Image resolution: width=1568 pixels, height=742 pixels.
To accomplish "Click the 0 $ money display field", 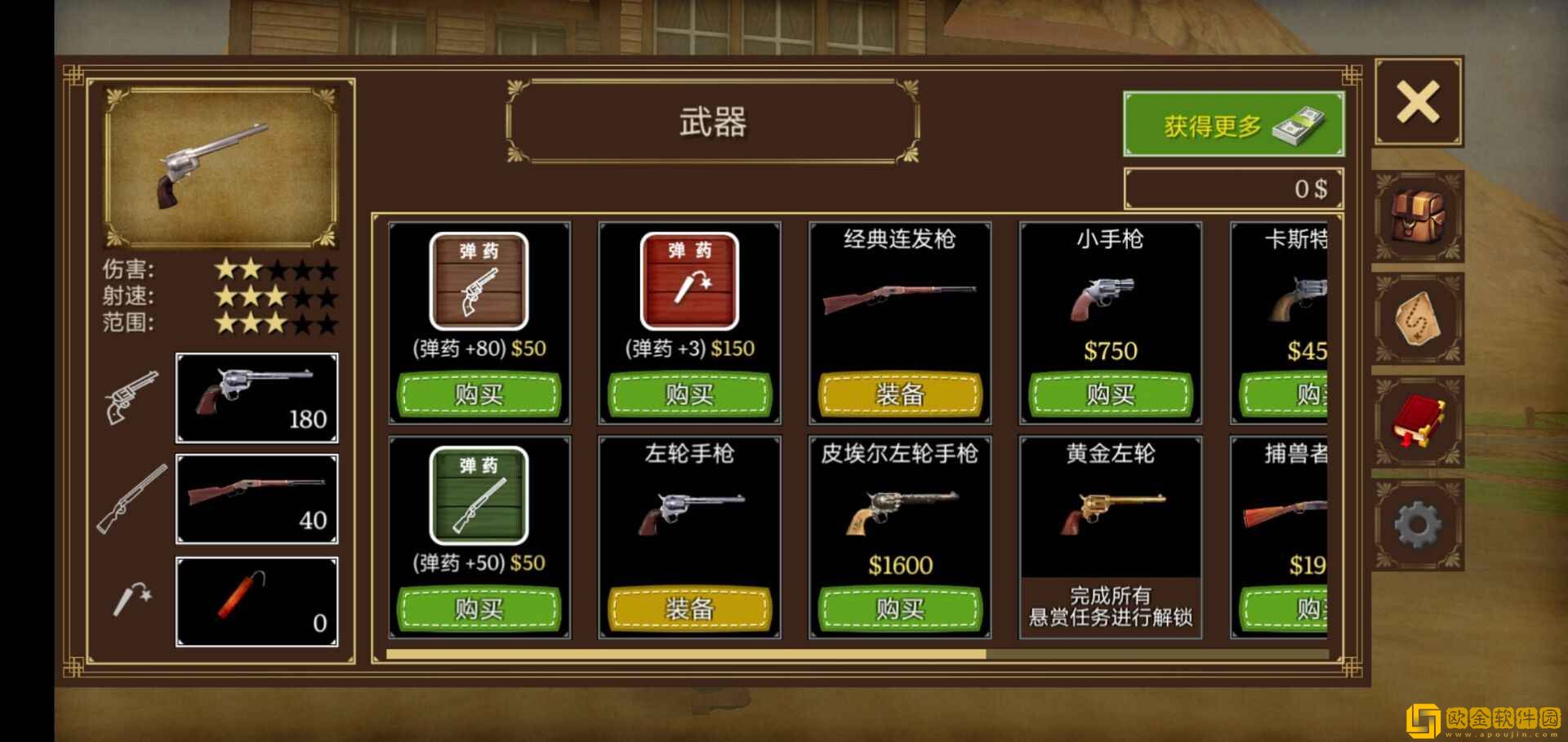I will coord(1233,186).
